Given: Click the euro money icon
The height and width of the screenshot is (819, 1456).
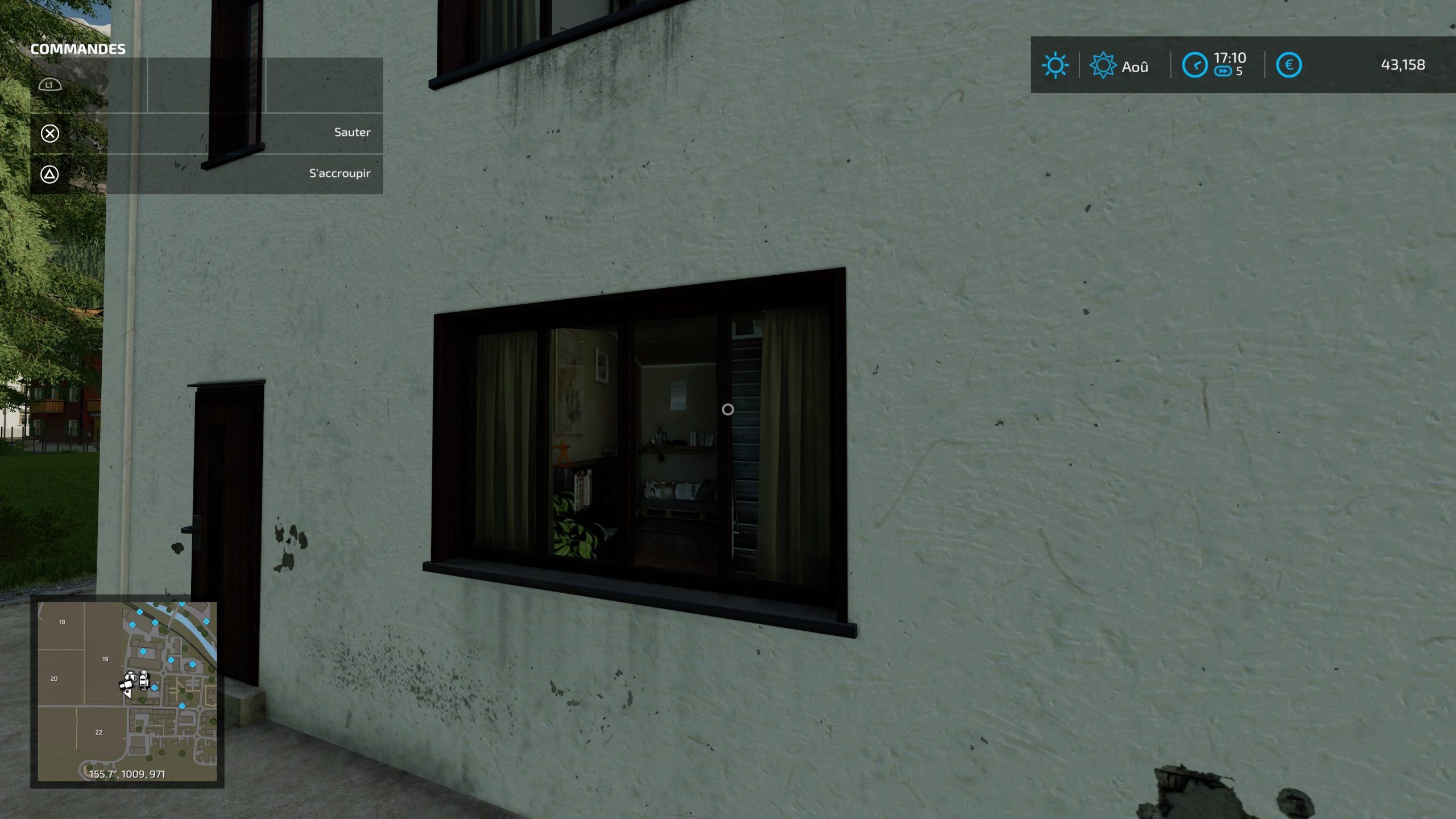Looking at the screenshot, I should pos(1289,65).
